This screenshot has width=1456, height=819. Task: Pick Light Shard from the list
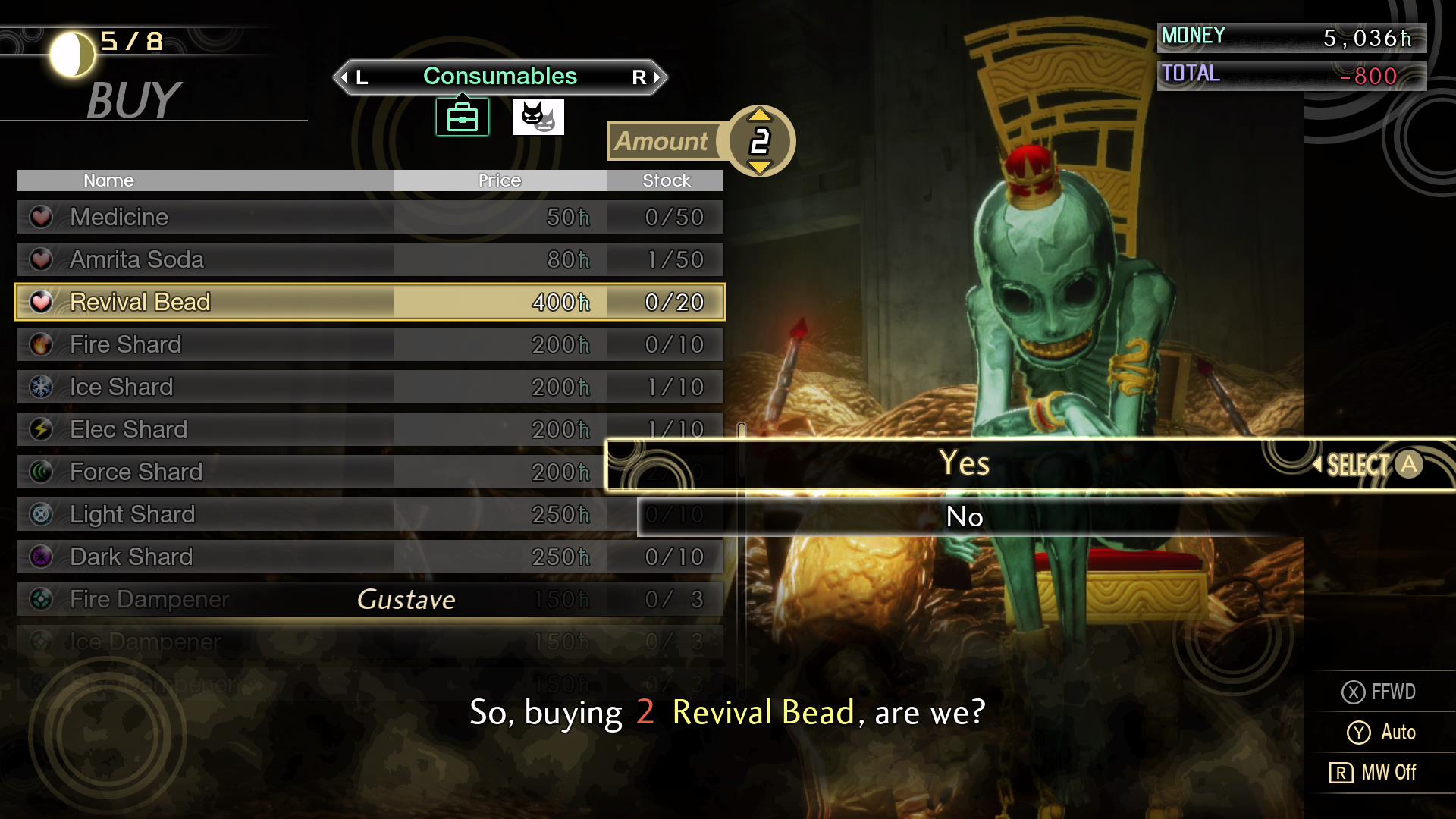pos(303,514)
